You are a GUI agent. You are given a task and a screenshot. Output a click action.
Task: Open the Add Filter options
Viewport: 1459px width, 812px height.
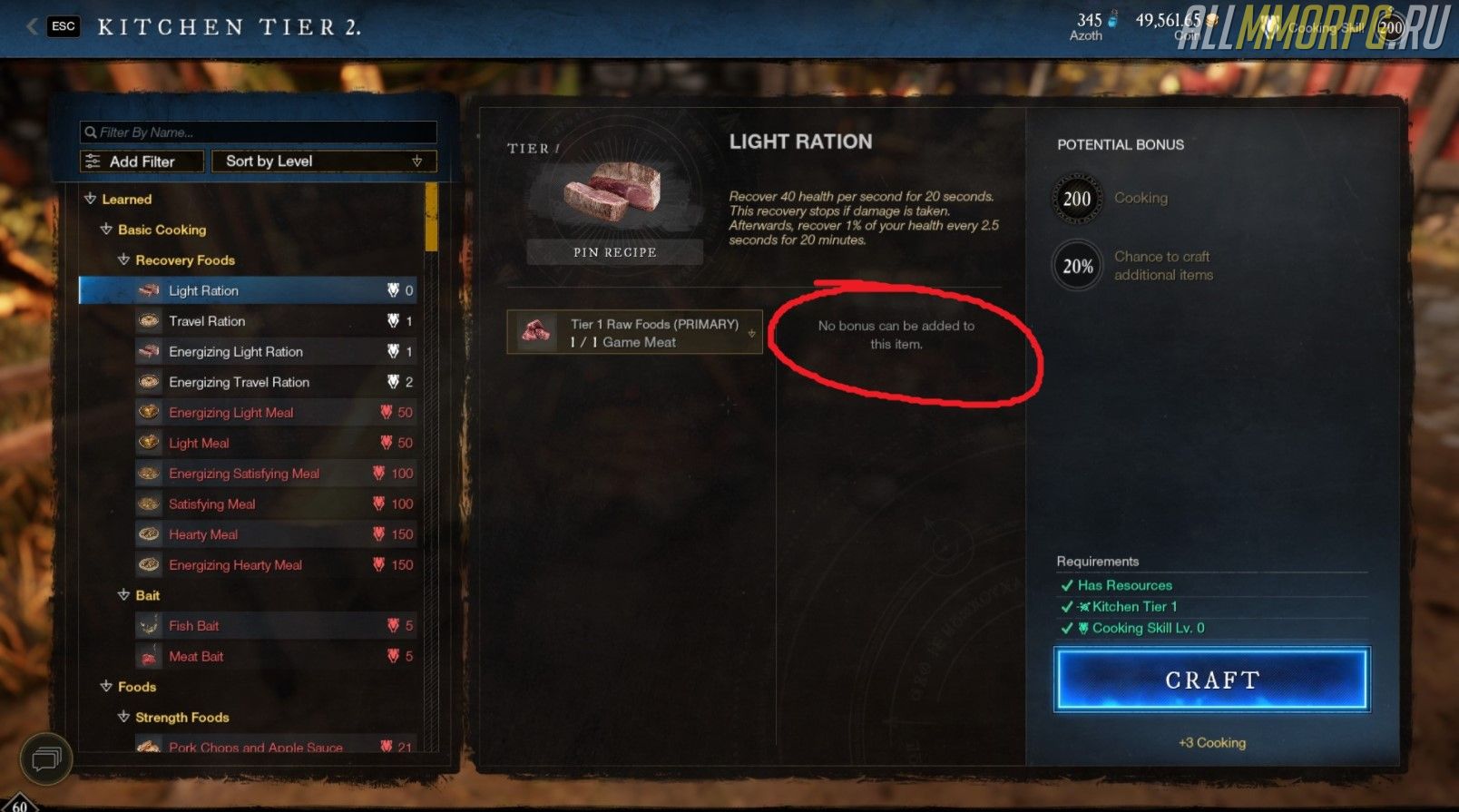(142, 161)
